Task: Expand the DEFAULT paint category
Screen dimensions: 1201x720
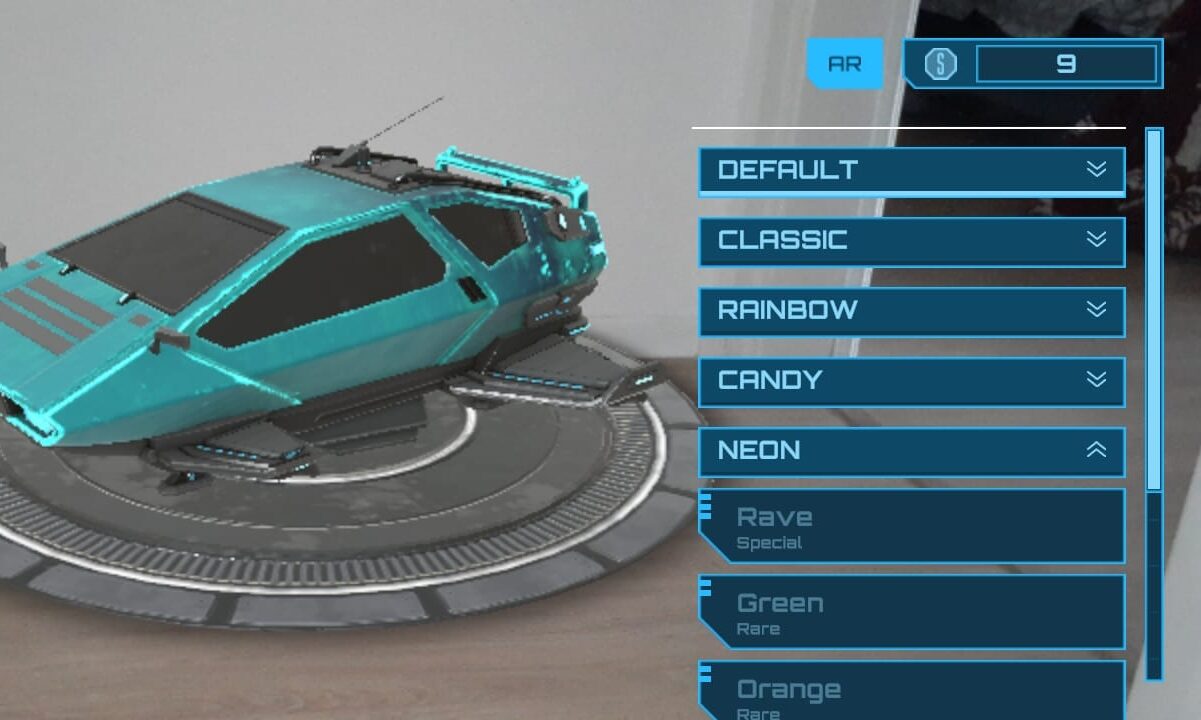Action: pyautogui.click(x=911, y=170)
